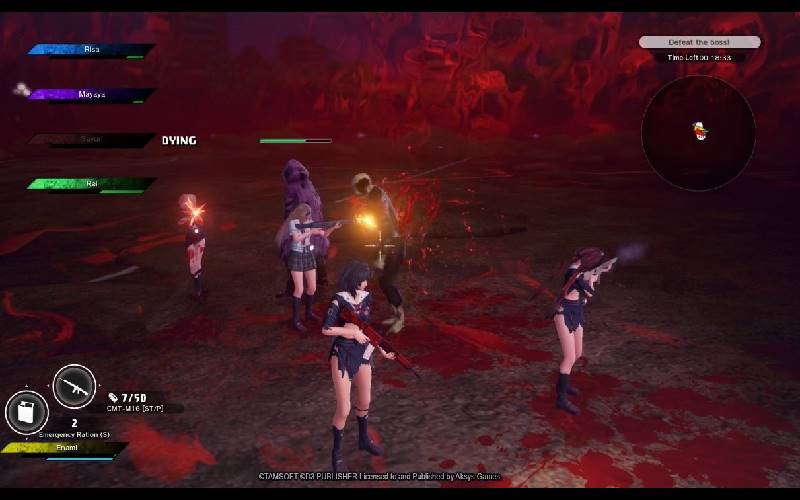This screenshot has width=800, height=500.
Task: Select the assault rifle weapon icon
Action: [x=74, y=386]
